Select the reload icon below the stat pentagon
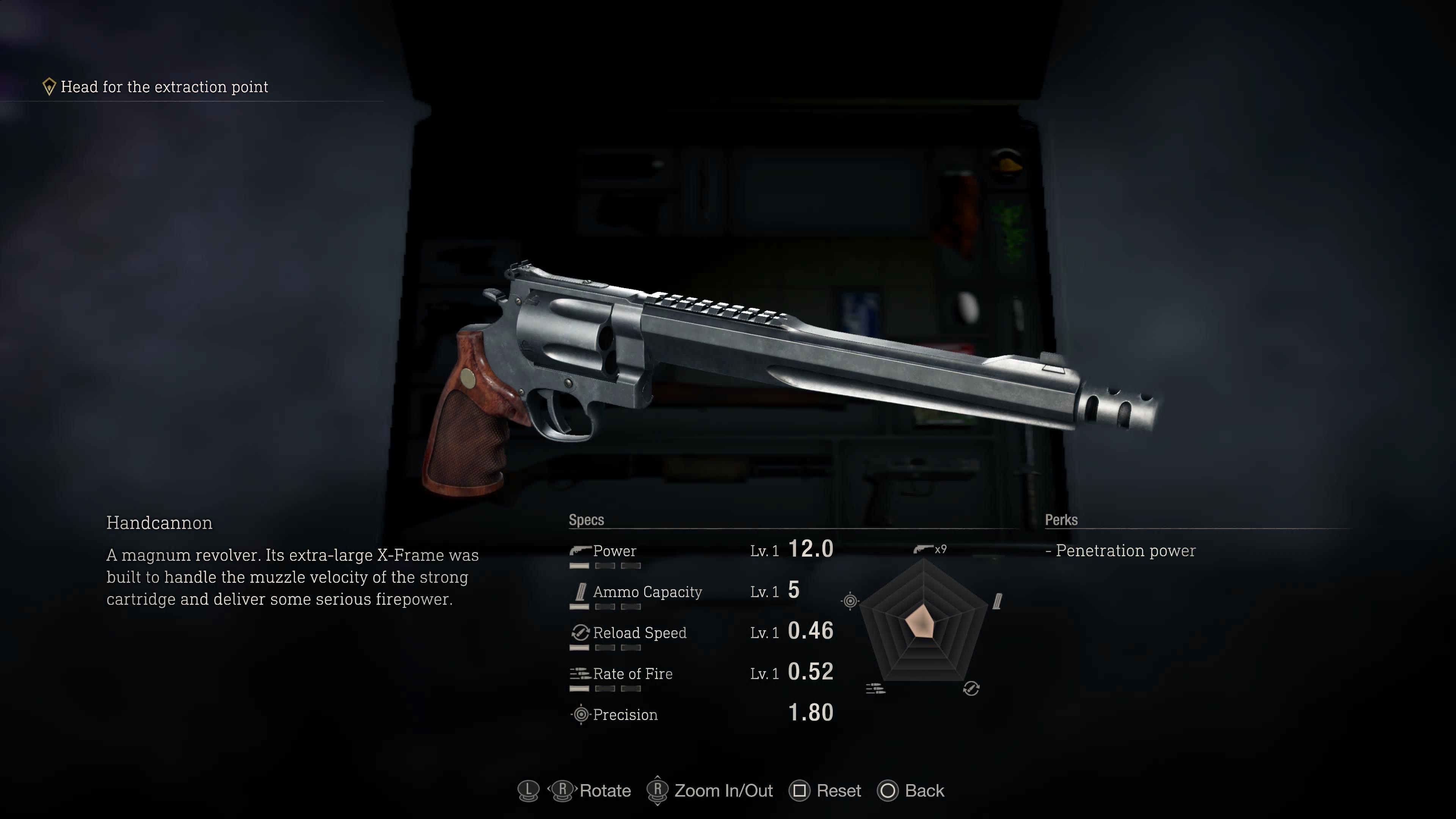 [x=971, y=689]
